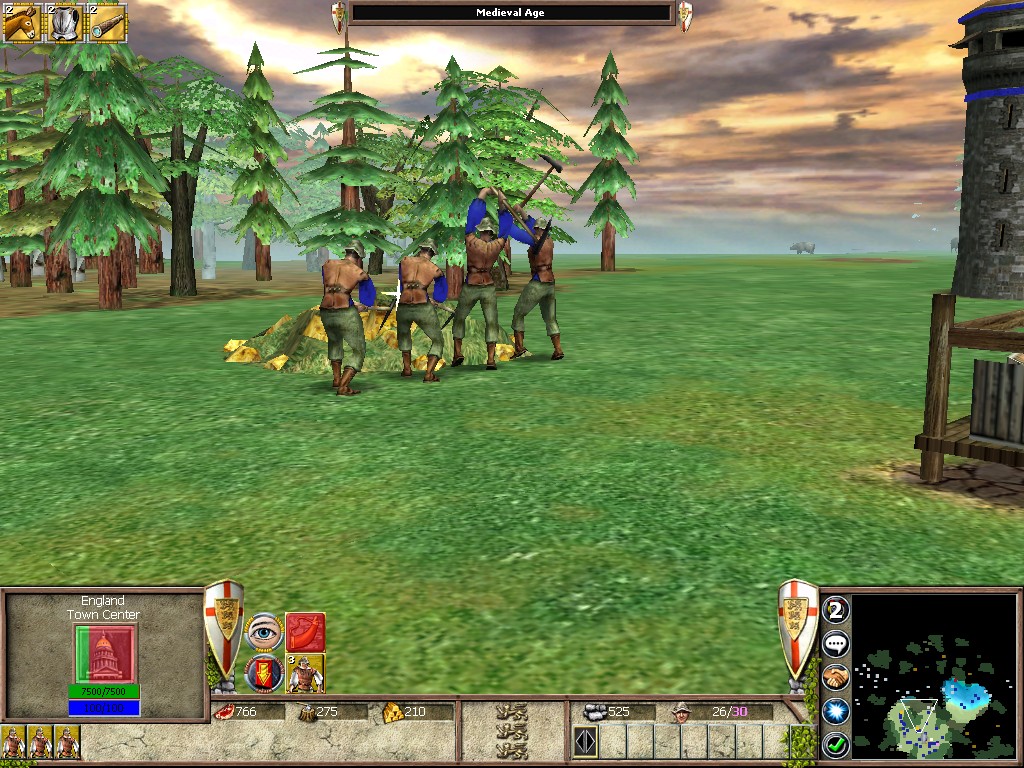Click the double-arrow slot in the bottom bar

coord(586,742)
